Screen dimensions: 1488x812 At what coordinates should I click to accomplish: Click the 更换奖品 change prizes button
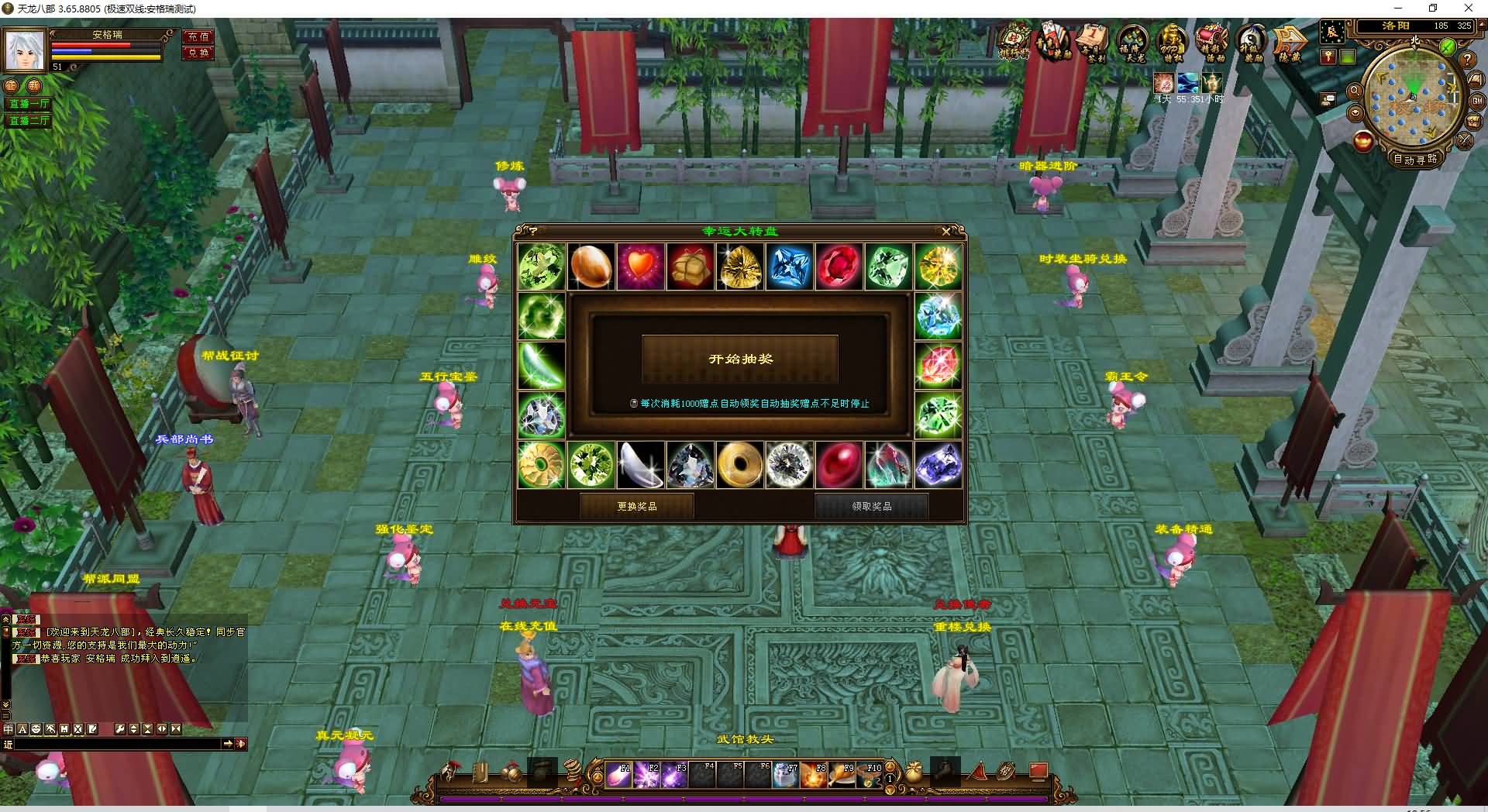click(636, 506)
